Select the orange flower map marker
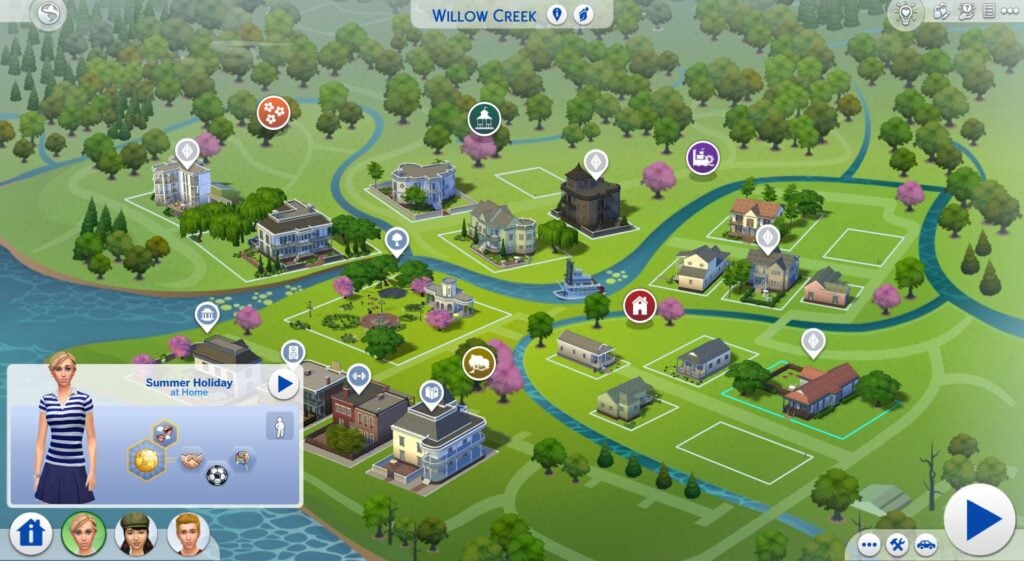The height and width of the screenshot is (561, 1024). click(273, 111)
